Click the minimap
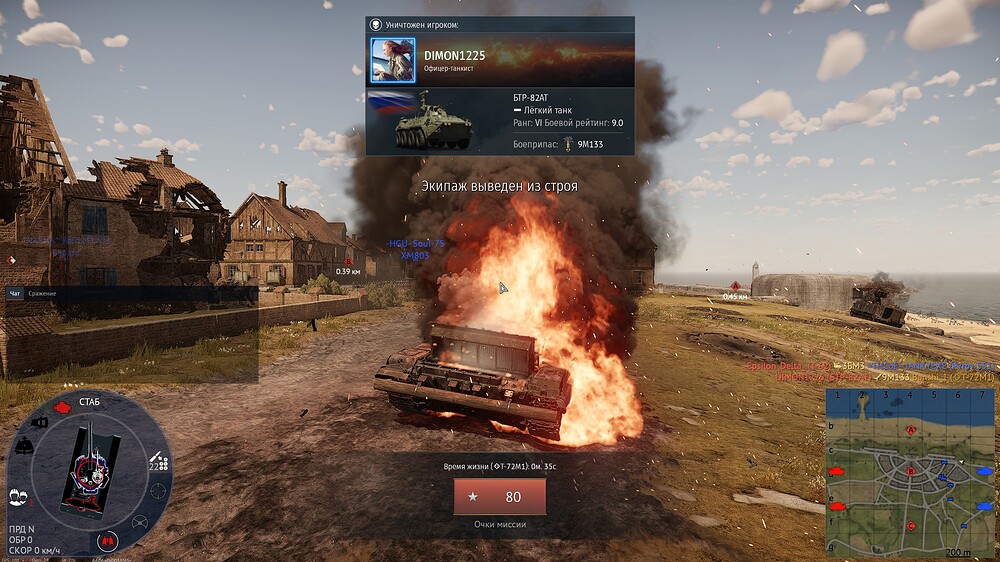This screenshot has width=1000, height=562. tap(909, 472)
